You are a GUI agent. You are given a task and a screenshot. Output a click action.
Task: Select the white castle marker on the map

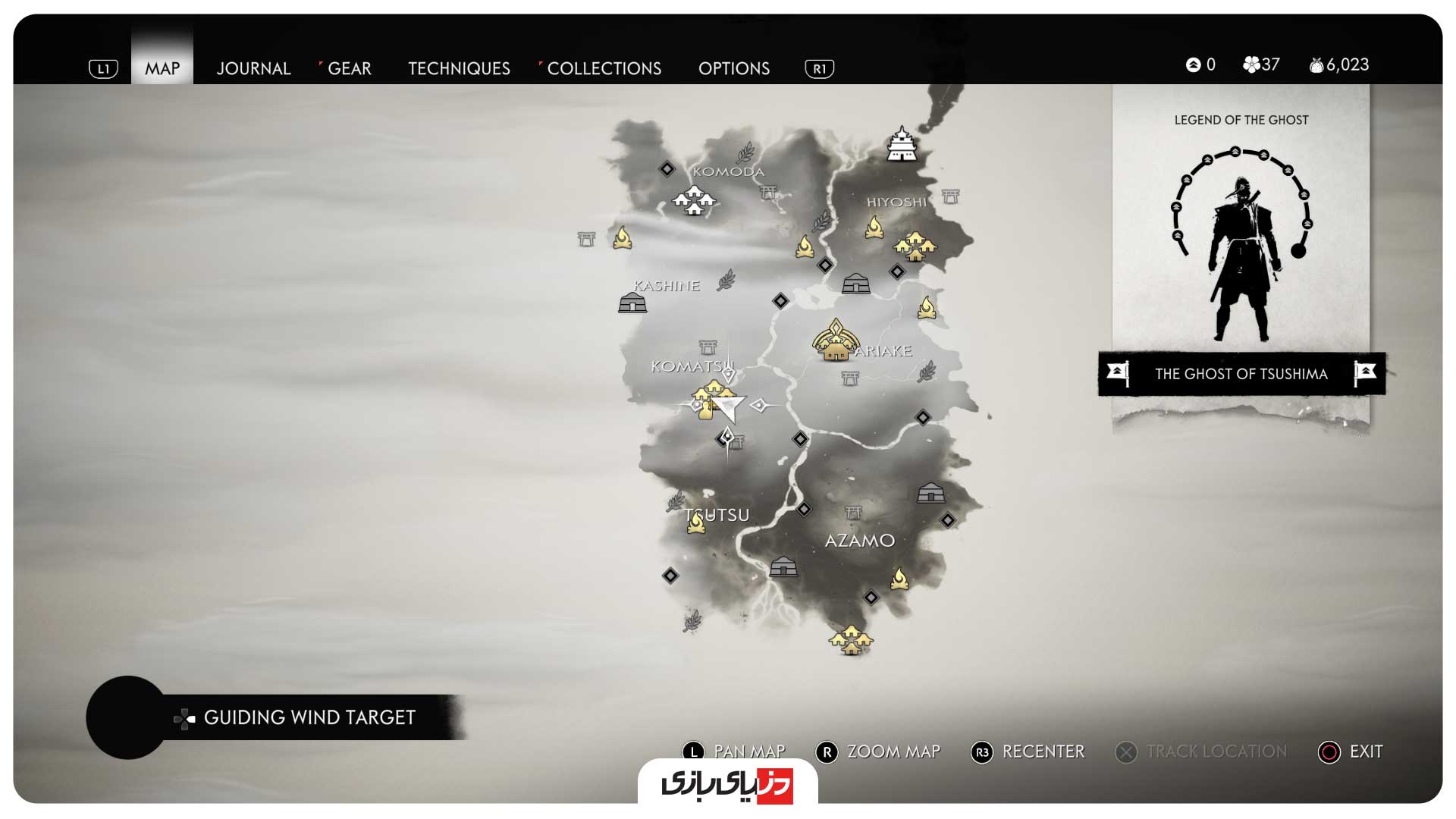(902, 144)
